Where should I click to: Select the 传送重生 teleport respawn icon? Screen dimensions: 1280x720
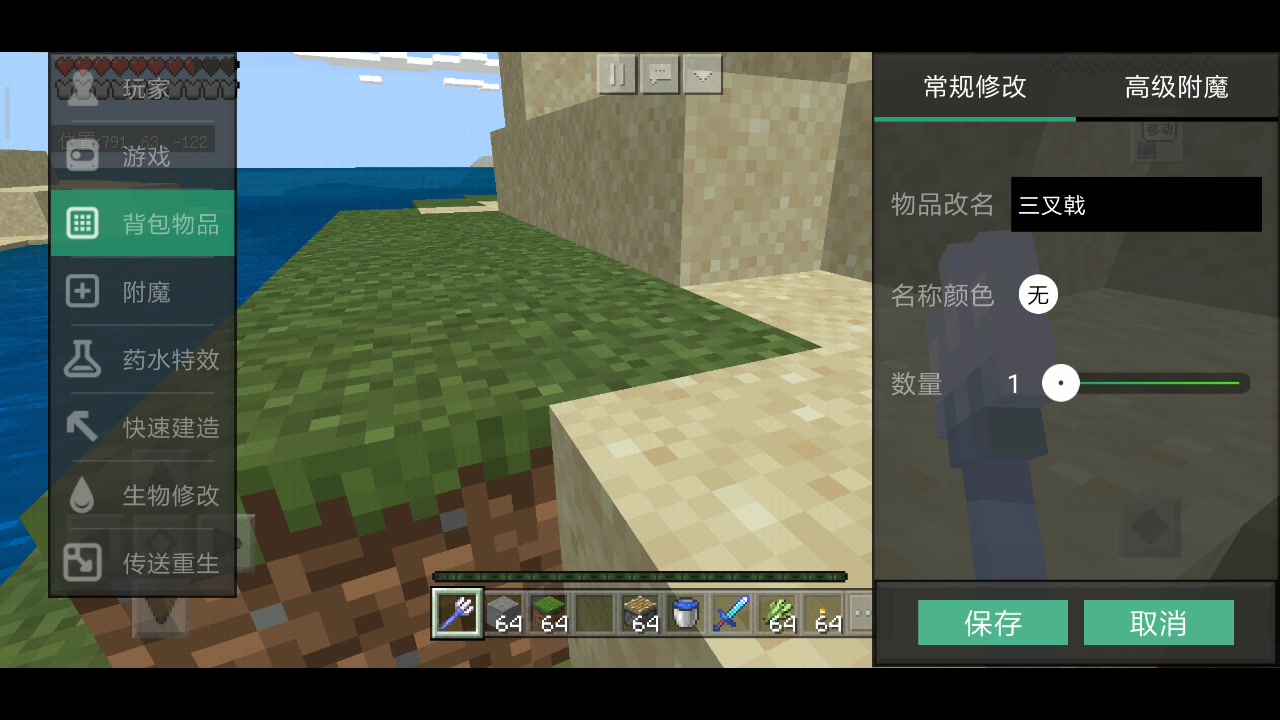click(x=143, y=563)
